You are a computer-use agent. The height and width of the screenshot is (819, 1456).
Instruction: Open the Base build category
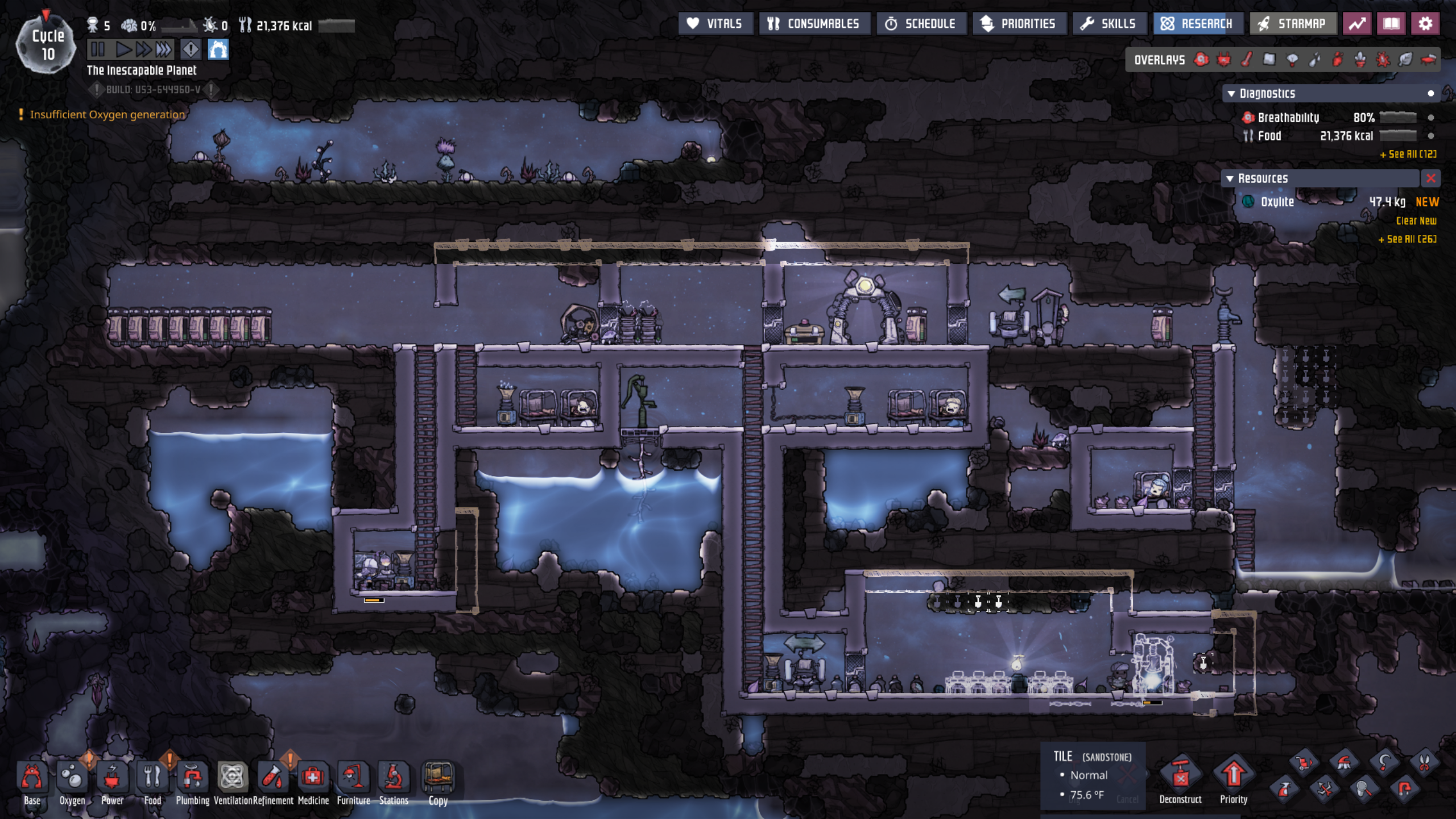click(x=32, y=780)
